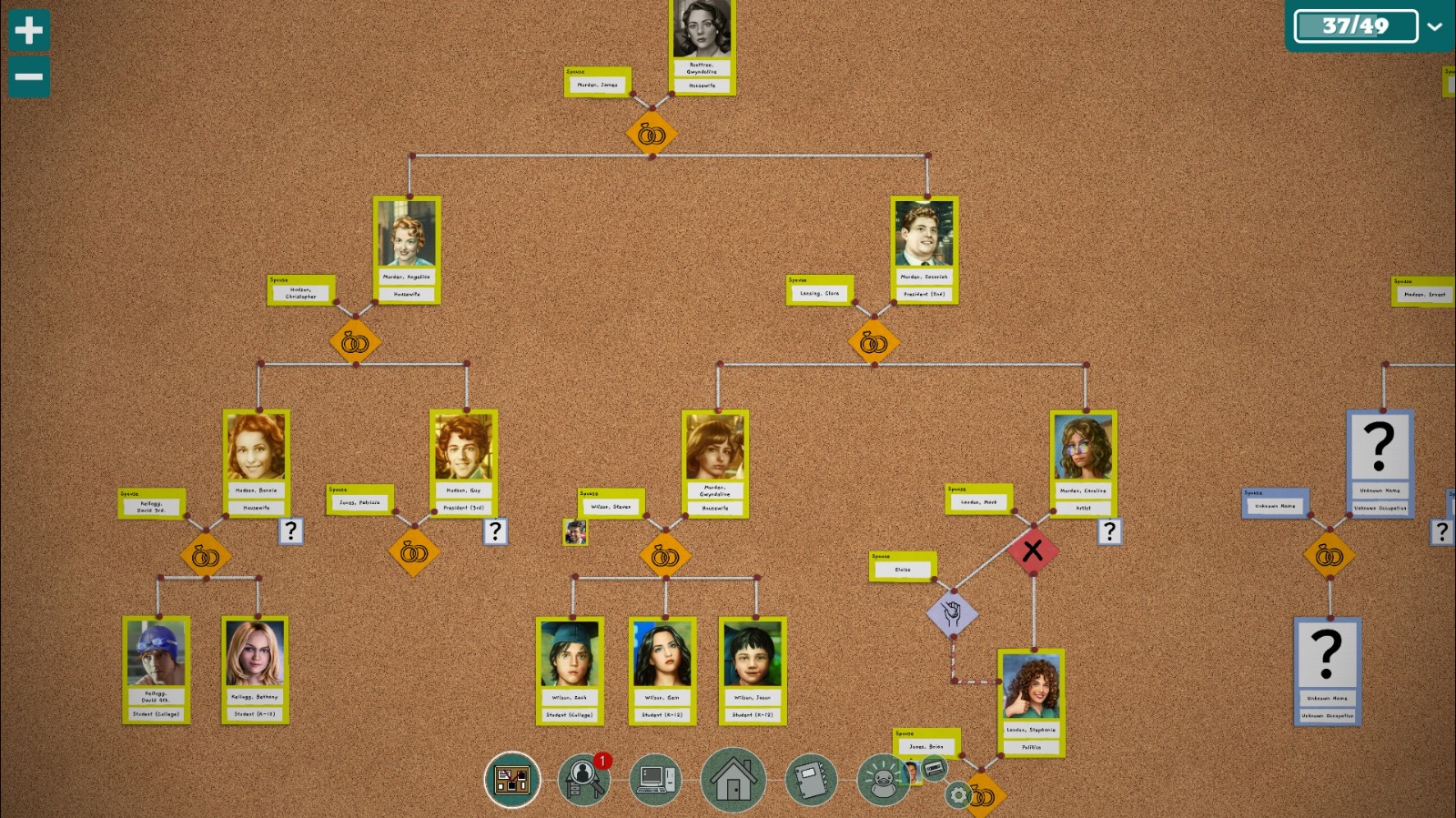Open the journal notebook icon
Screen dimensions: 1456x818
tap(809, 780)
